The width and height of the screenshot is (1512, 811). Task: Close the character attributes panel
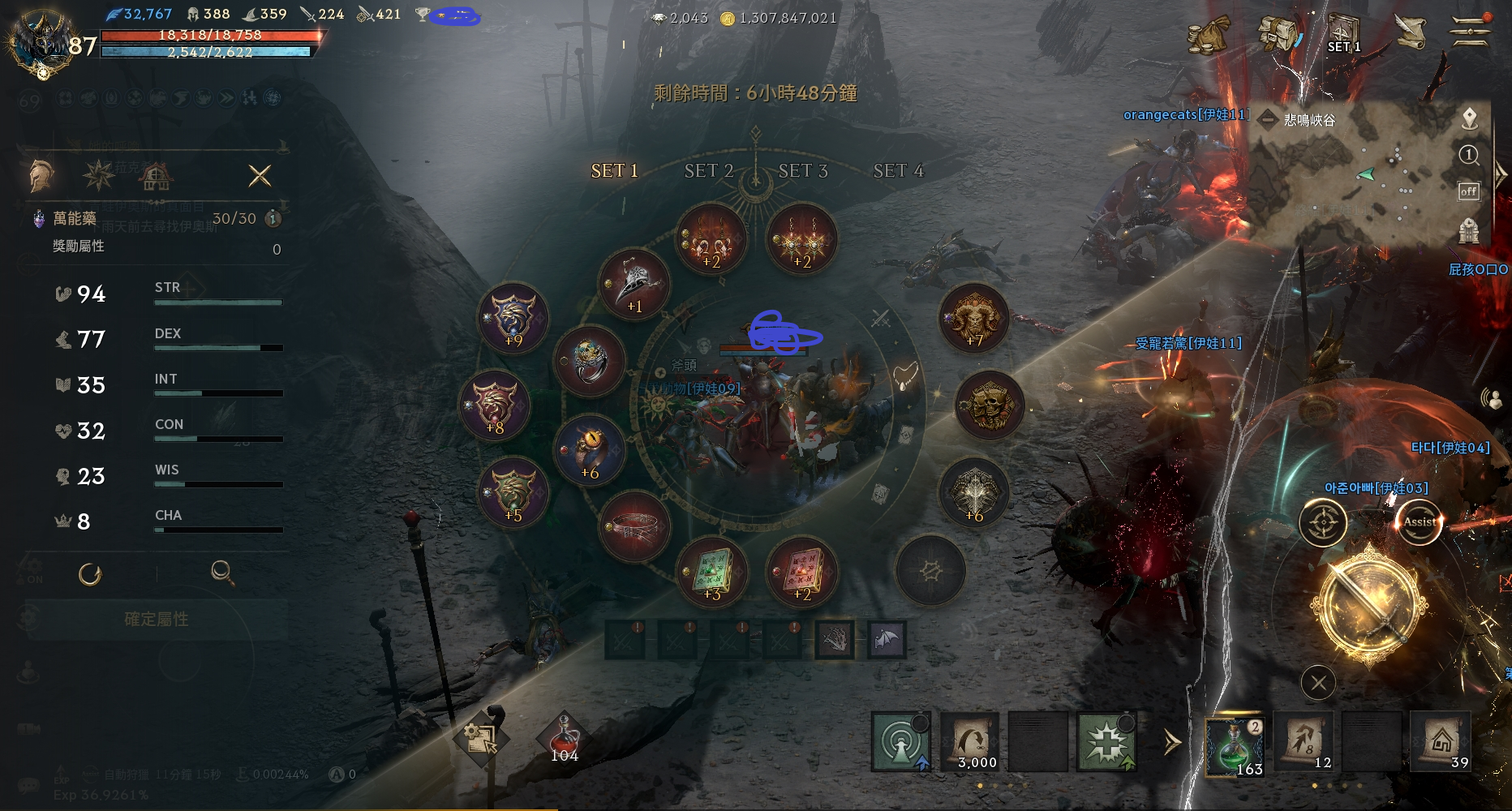(260, 176)
